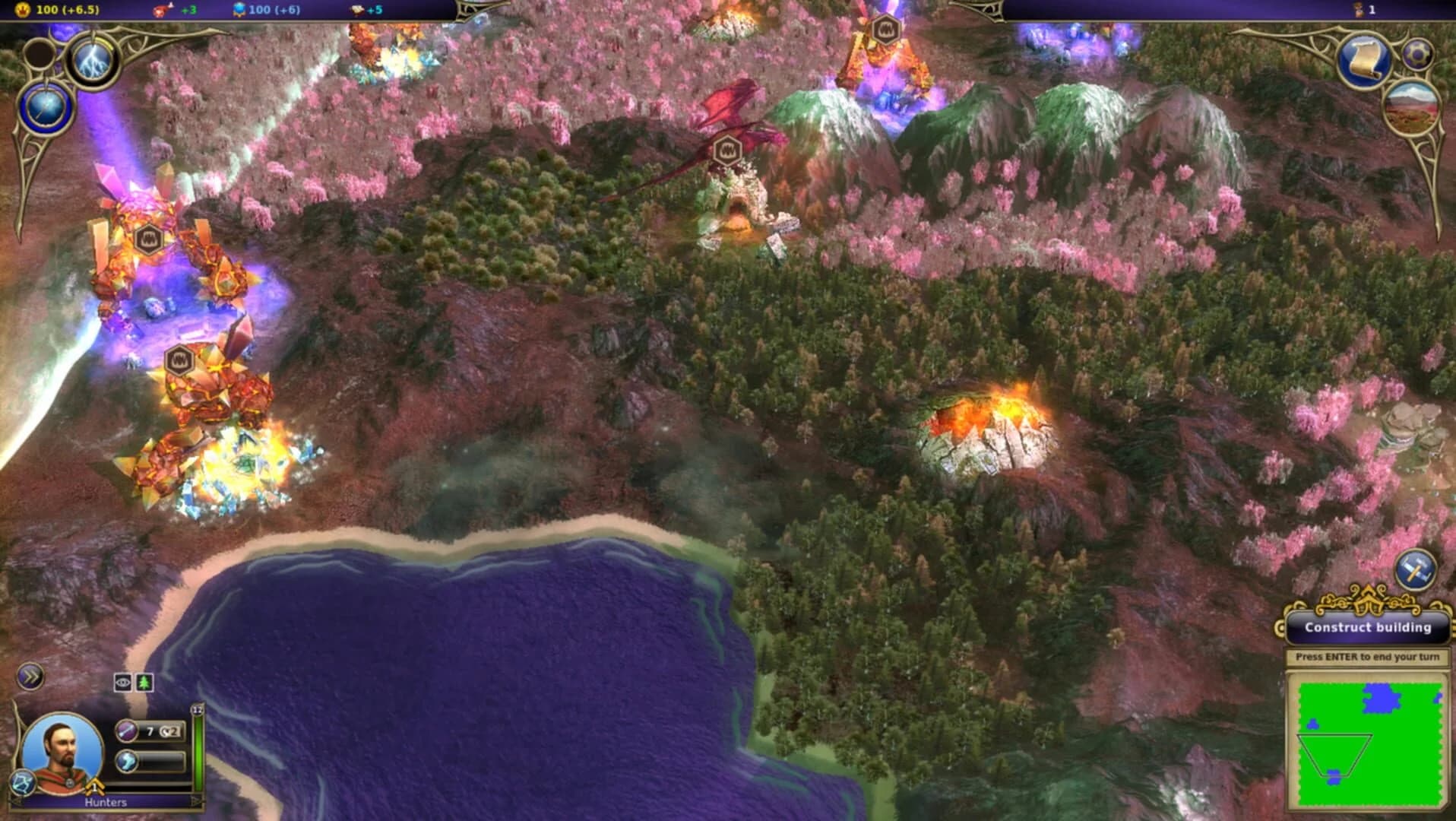The width and height of the screenshot is (1456, 821).
Task: Click the purple ranged attack stat icon
Action: [126, 731]
